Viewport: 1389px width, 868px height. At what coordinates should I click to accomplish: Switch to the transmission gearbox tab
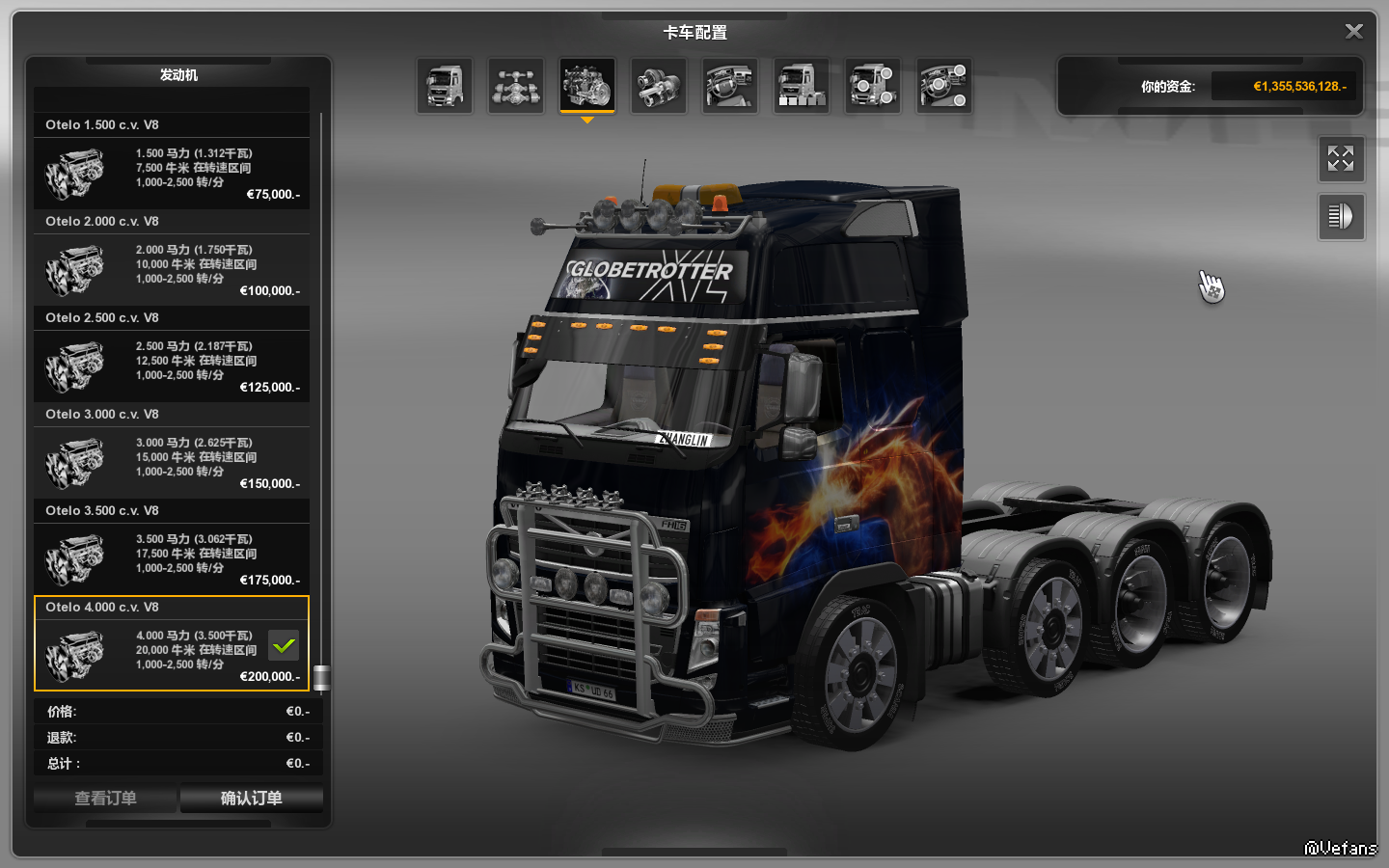(659, 86)
